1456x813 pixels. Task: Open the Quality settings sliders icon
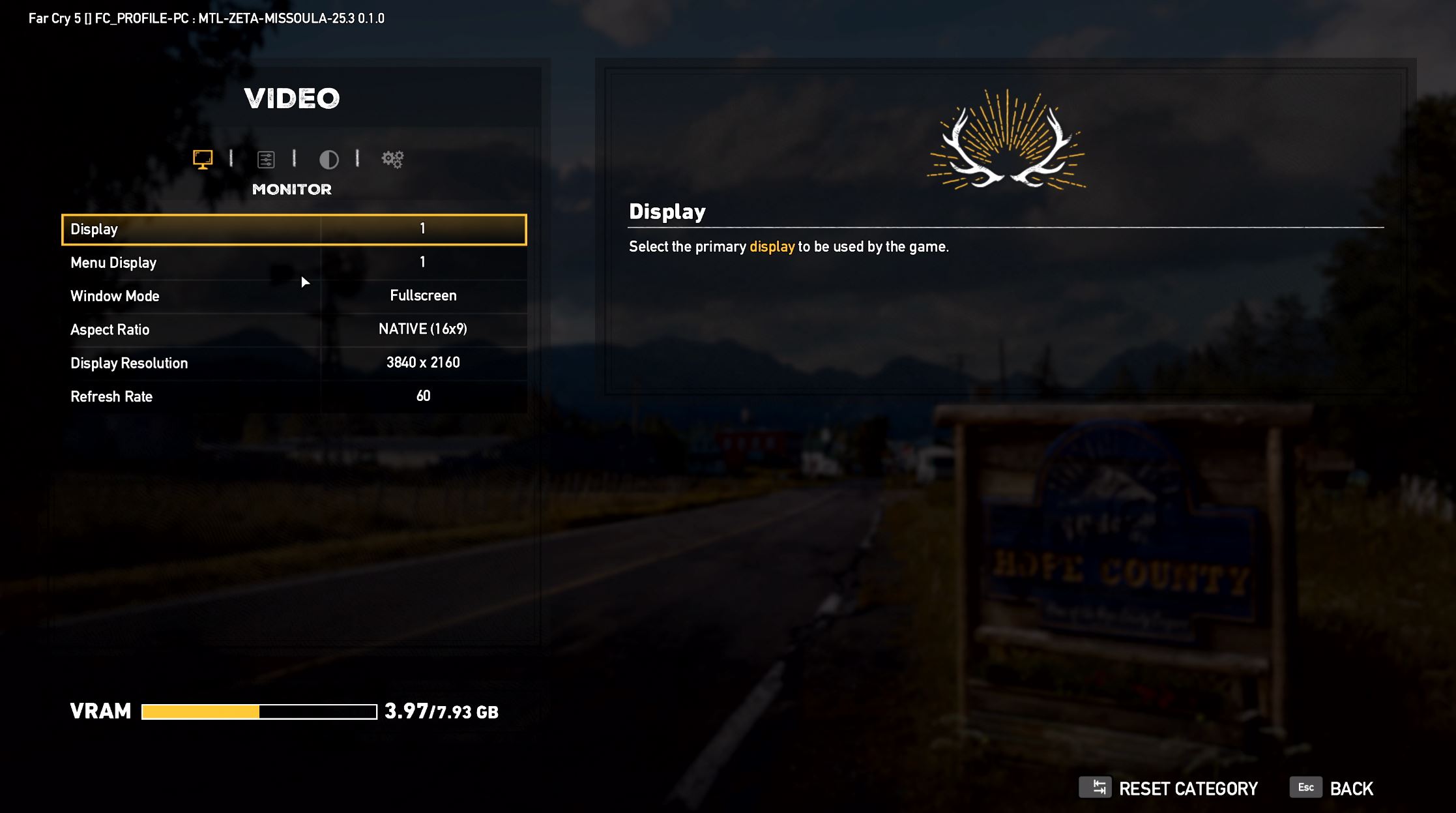tap(267, 158)
